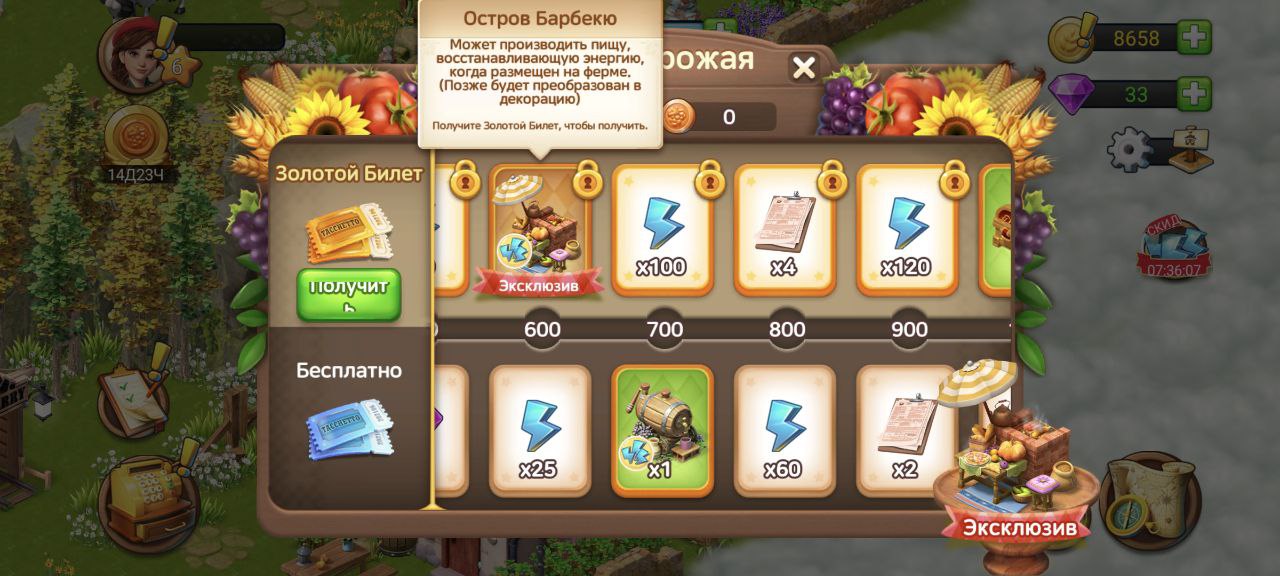The height and width of the screenshot is (576, 1280).
Task: Choose the free x60 energy reward
Action: [x=784, y=429]
